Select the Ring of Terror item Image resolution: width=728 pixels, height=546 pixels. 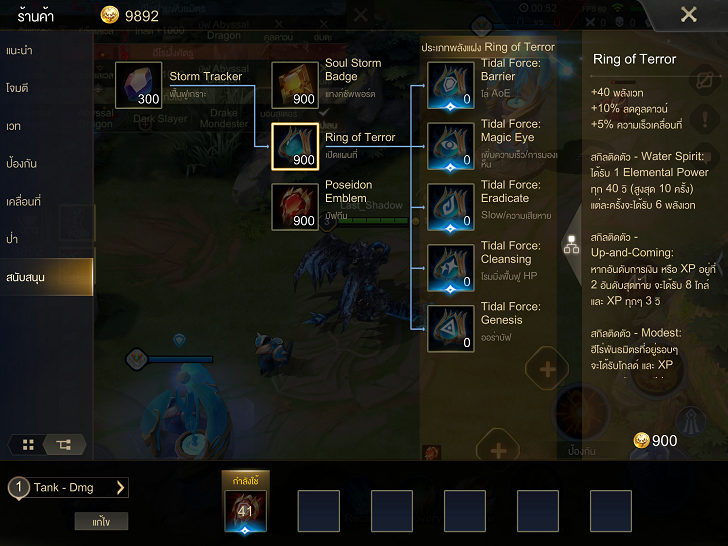coord(295,147)
